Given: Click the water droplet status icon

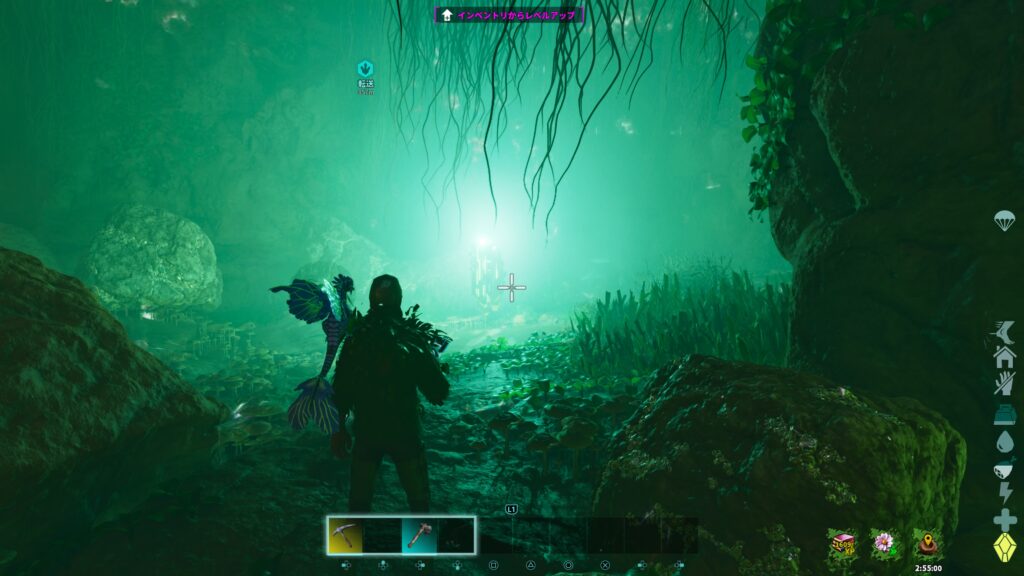Looking at the screenshot, I should click(x=1004, y=440).
